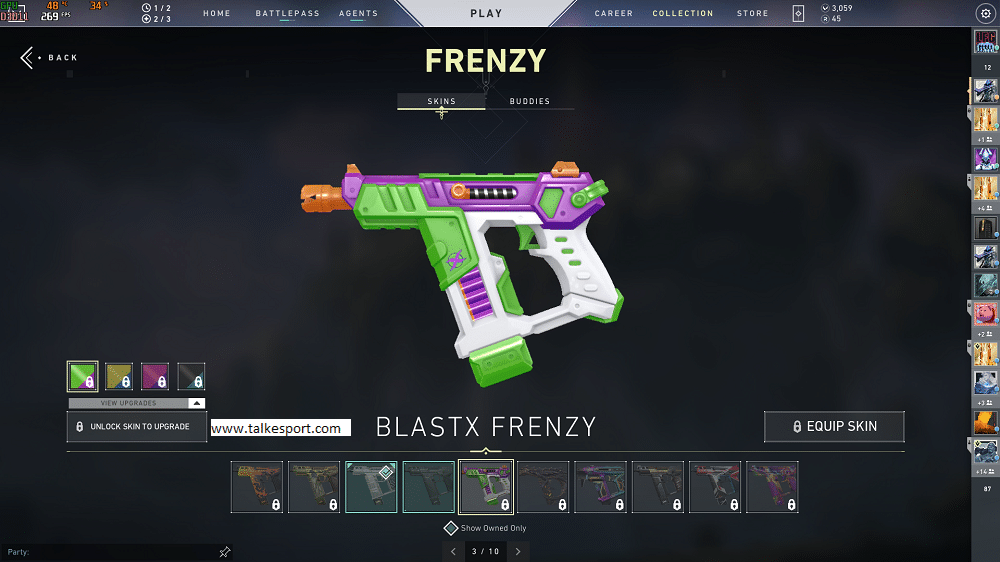Select the highlighted BlastX Frenzy thumbnail
Screen dimensions: 1000x562
[x=485, y=487]
